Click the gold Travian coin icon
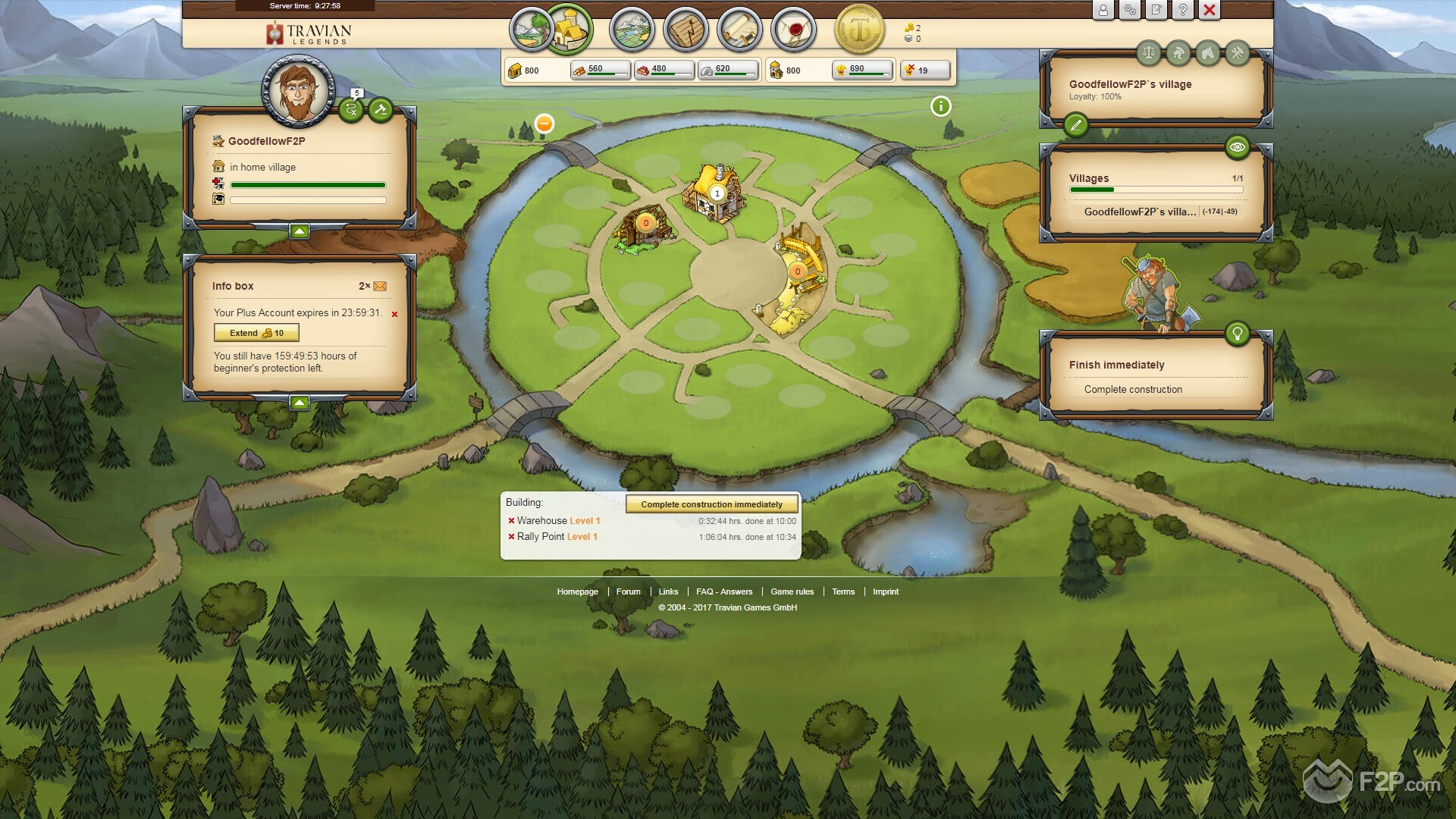The image size is (1456, 819). [861, 30]
